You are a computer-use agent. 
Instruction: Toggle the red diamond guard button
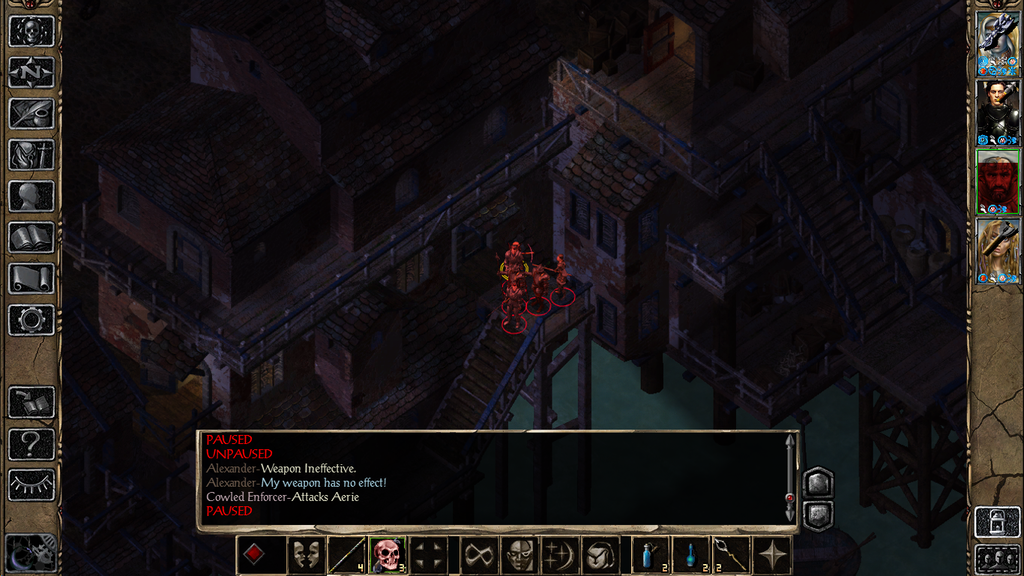coord(255,555)
